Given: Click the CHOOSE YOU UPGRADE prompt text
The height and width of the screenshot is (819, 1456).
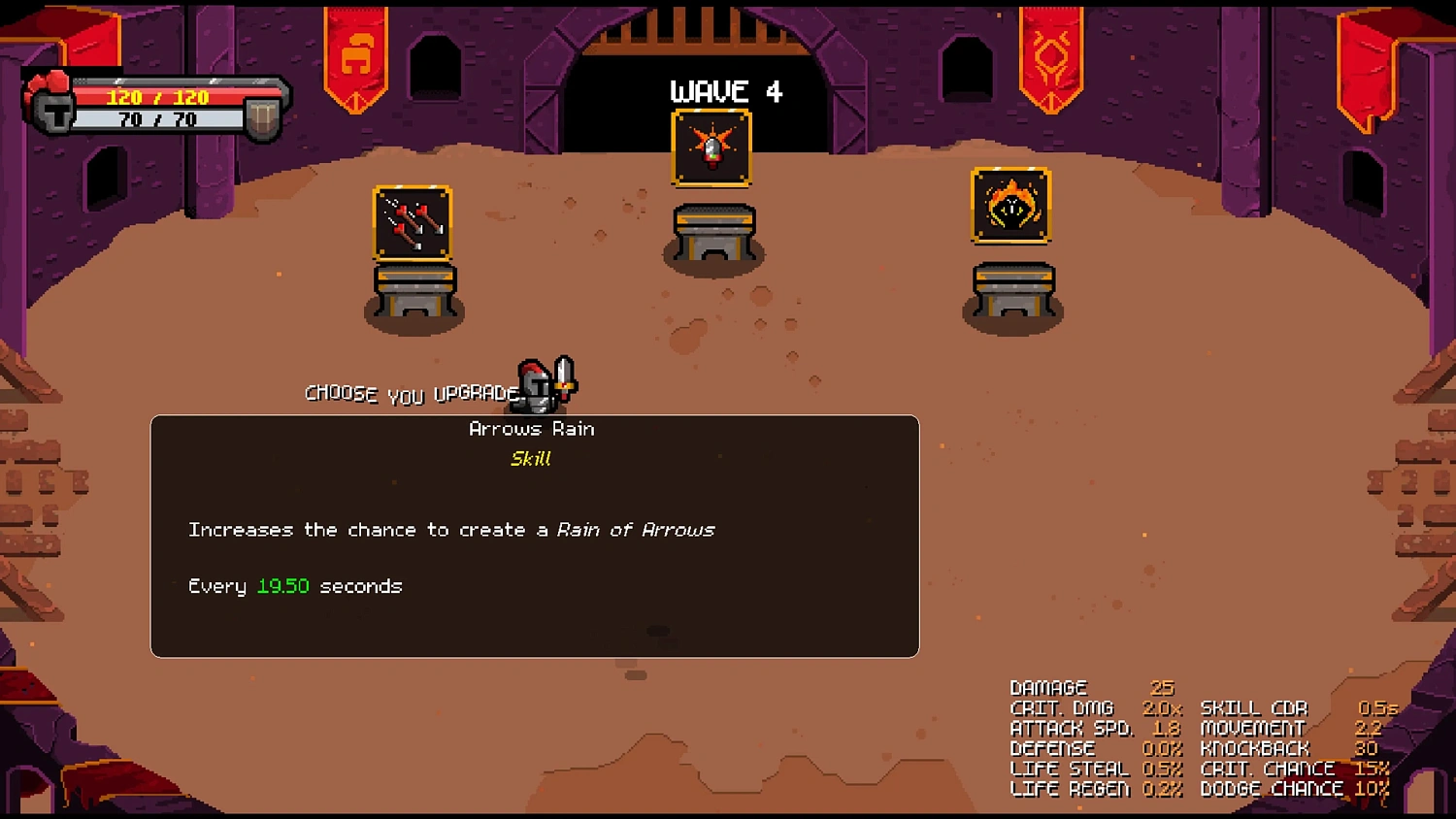Looking at the screenshot, I should pyautogui.click(x=412, y=392).
